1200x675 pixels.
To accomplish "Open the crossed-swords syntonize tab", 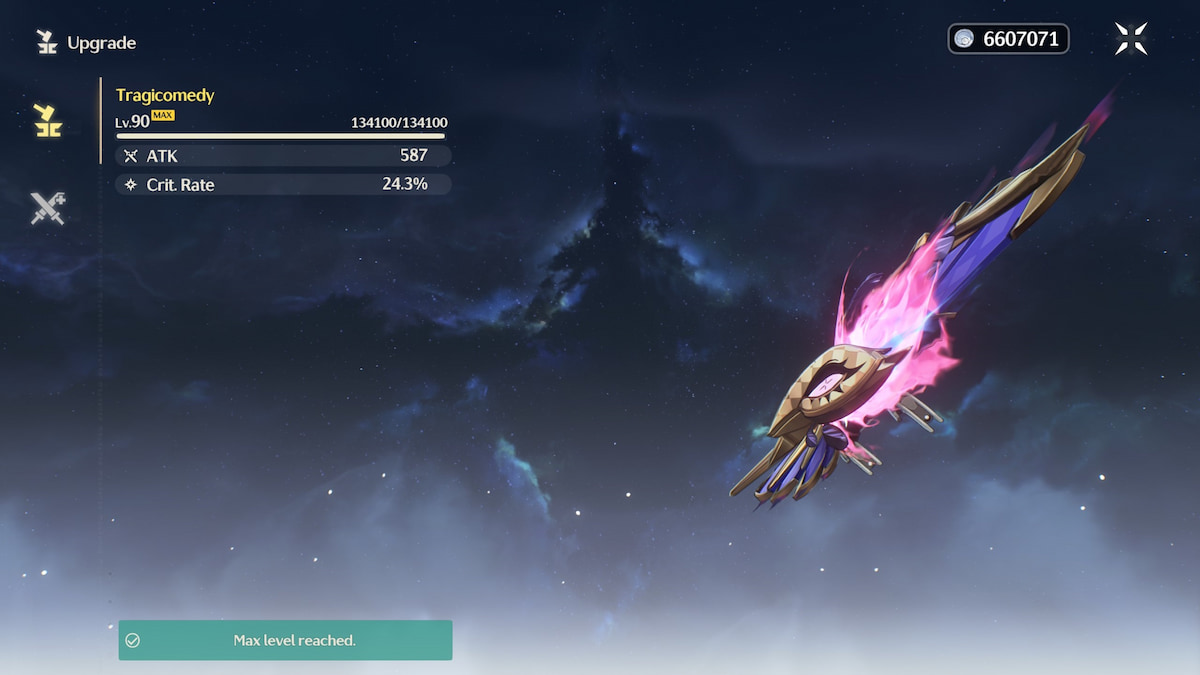I will (x=47, y=208).
